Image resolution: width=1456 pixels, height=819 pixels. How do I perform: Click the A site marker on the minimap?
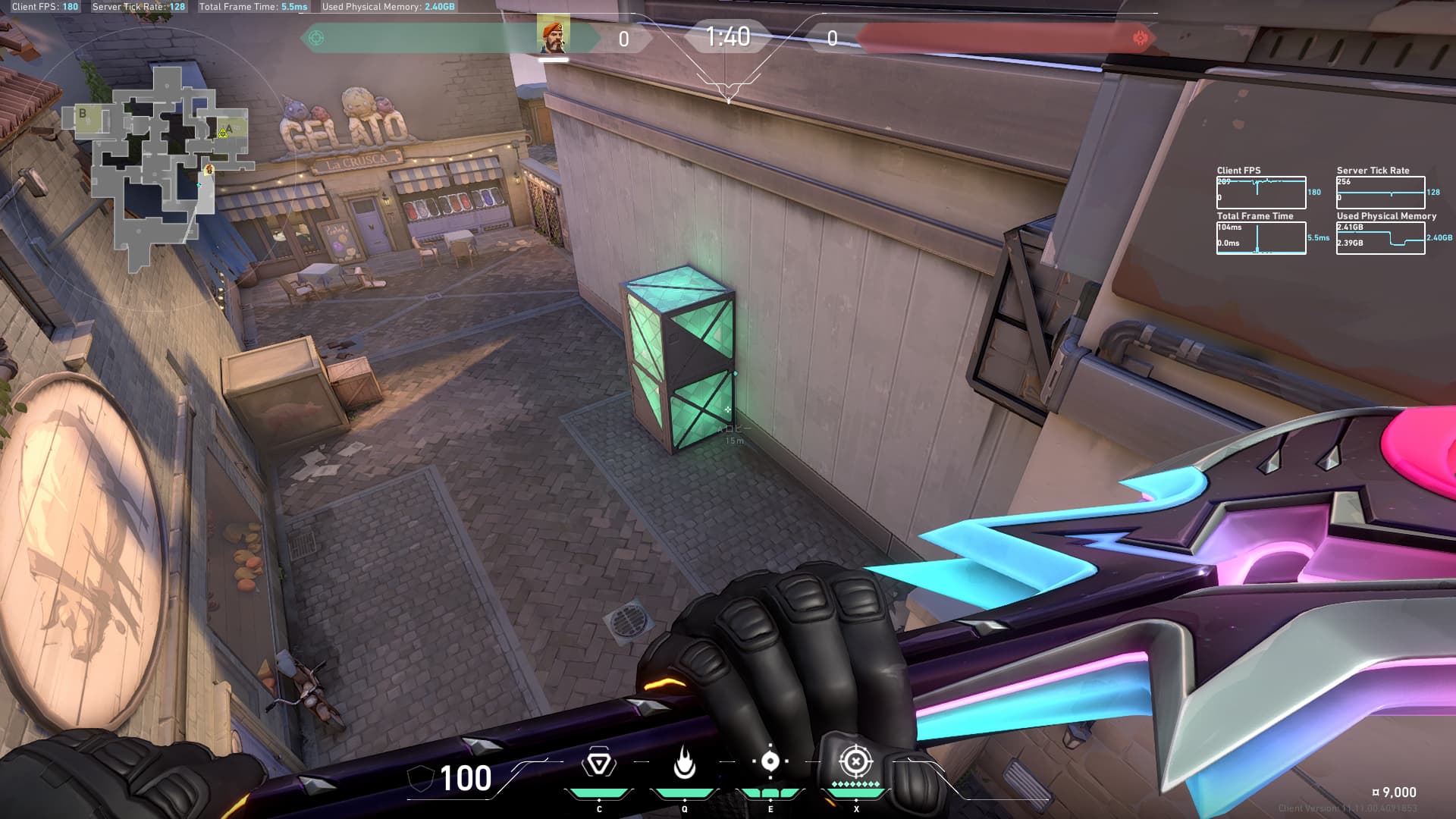(x=229, y=129)
